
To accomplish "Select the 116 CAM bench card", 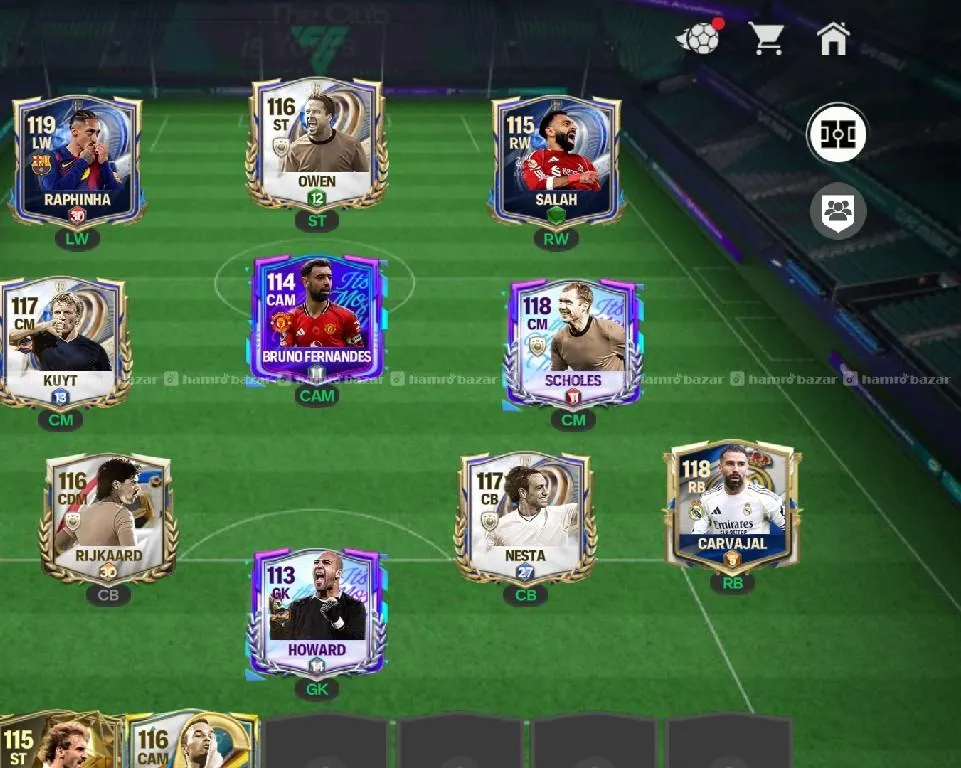I will point(190,742).
